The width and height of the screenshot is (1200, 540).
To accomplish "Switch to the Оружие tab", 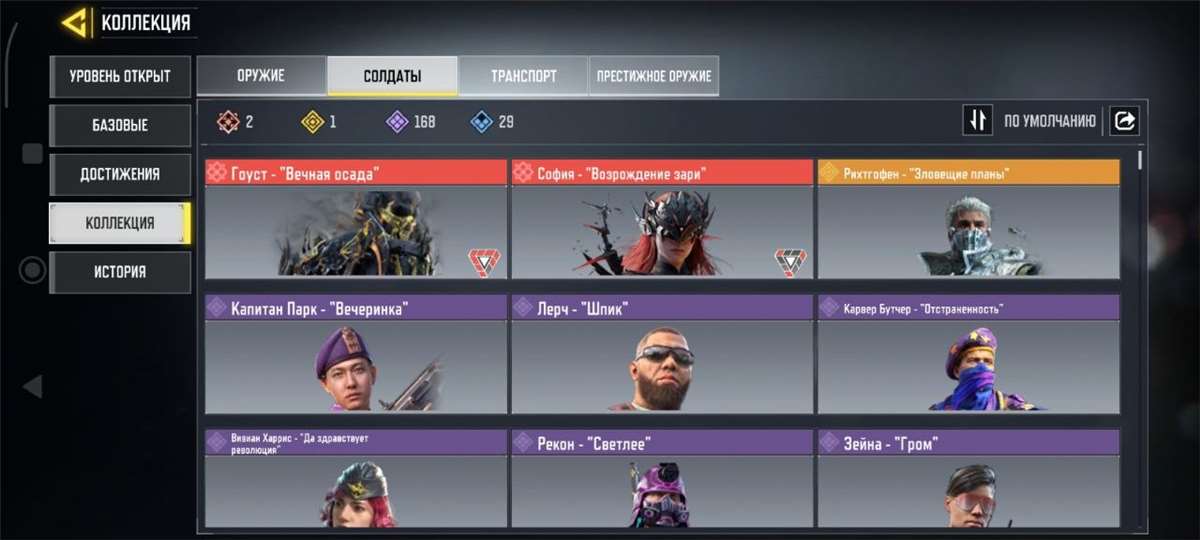I will (261, 76).
